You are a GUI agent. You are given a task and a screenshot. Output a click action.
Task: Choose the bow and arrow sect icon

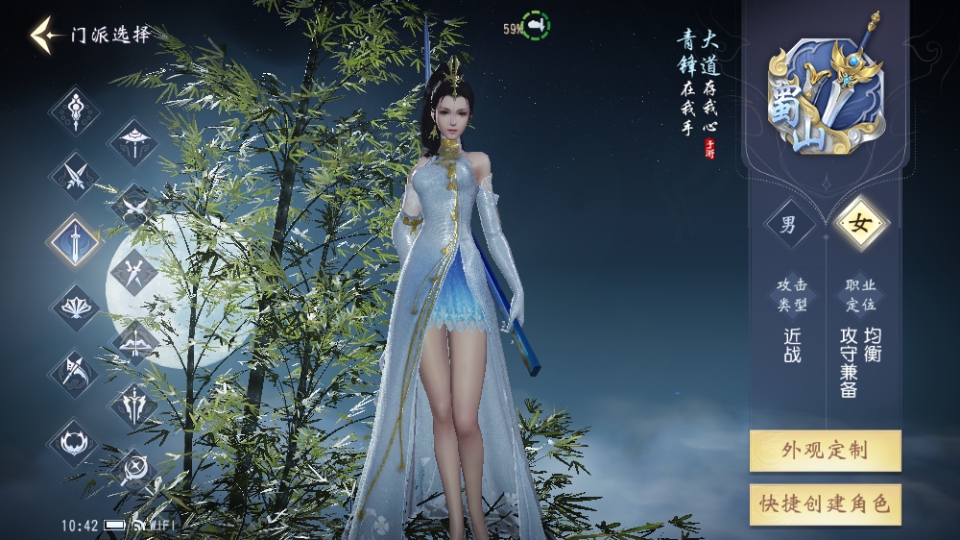(x=134, y=341)
